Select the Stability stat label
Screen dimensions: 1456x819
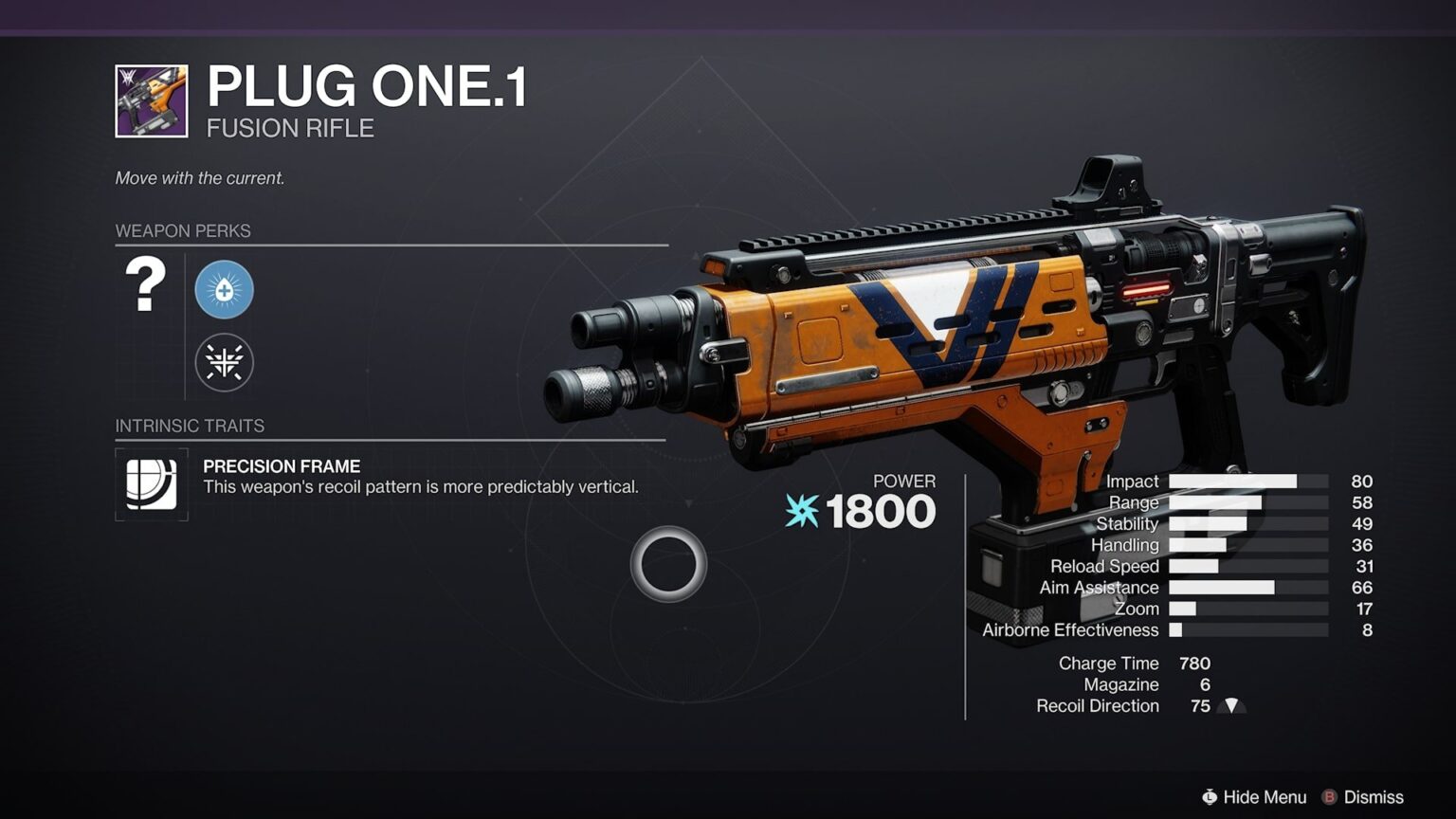tap(1127, 523)
